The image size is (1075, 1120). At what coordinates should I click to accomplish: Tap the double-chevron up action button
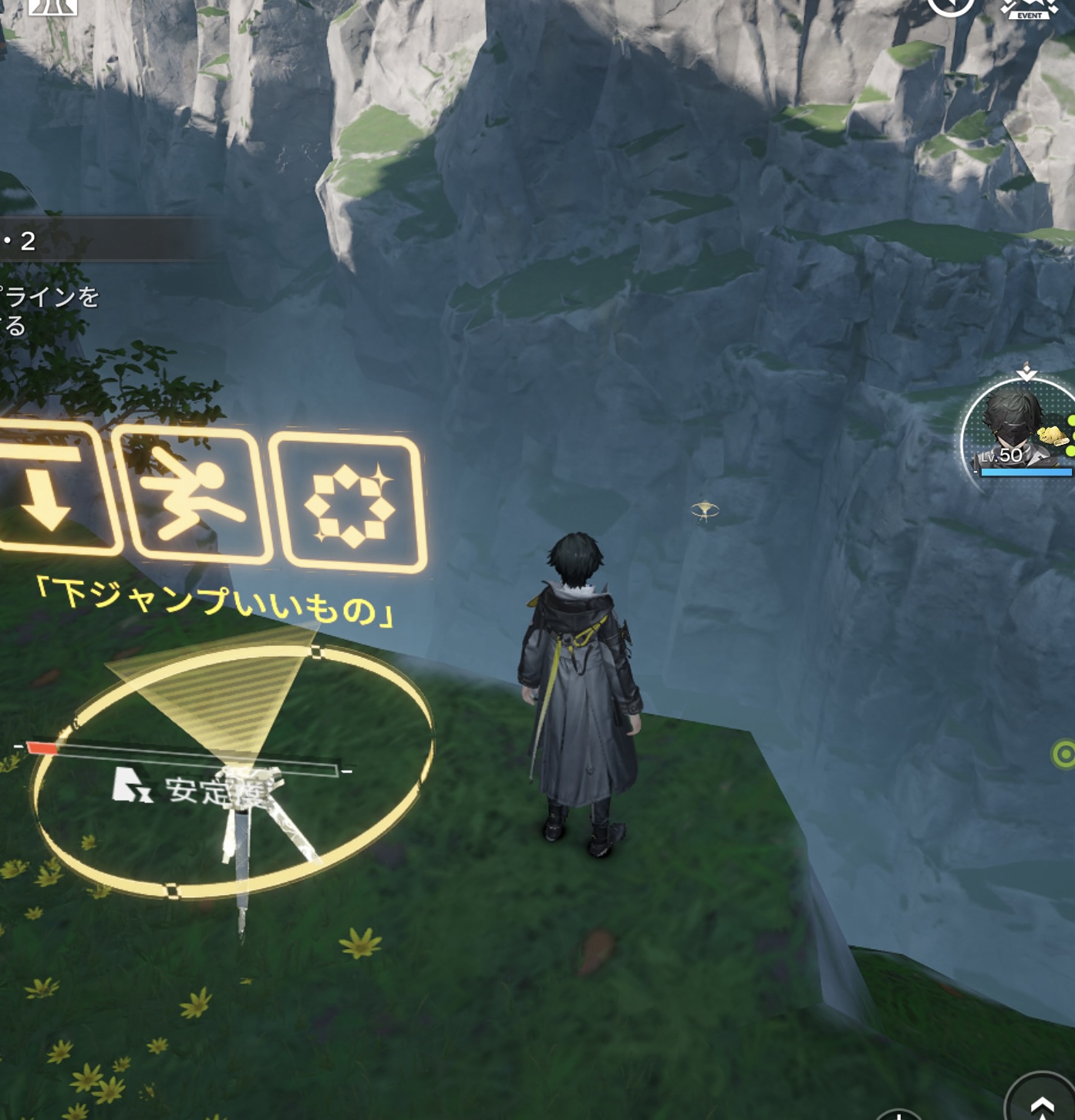(1042, 1102)
